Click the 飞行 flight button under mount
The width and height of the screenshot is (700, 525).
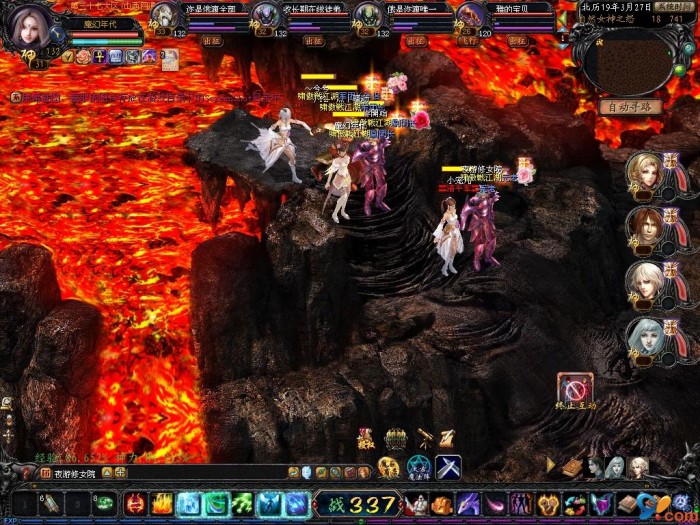[x=467, y=41]
